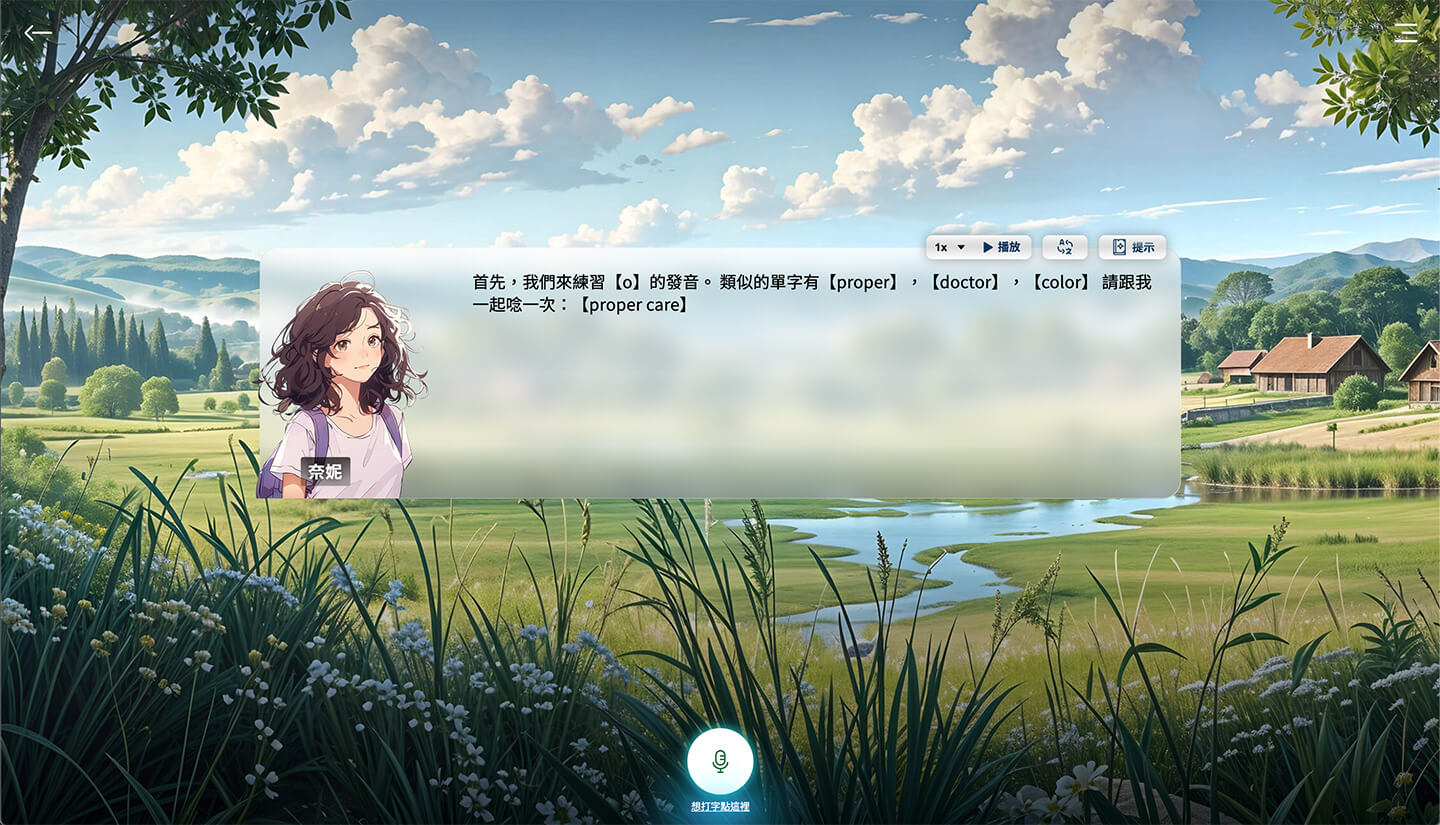Go back with the top-left arrow
1440x825 pixels.
pyautogui.click(x=38, y=33)
